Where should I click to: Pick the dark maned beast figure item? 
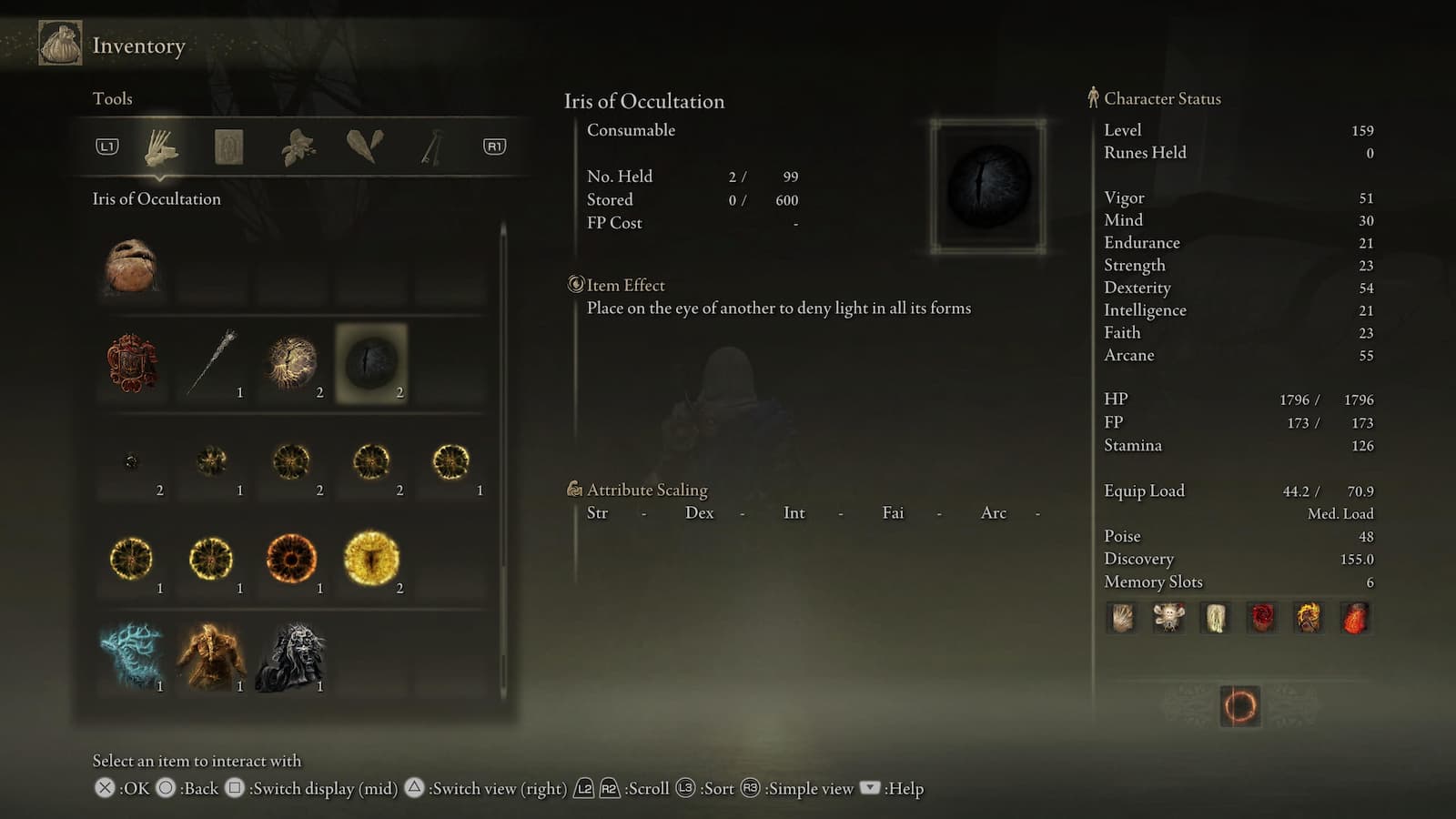point(292,655)
